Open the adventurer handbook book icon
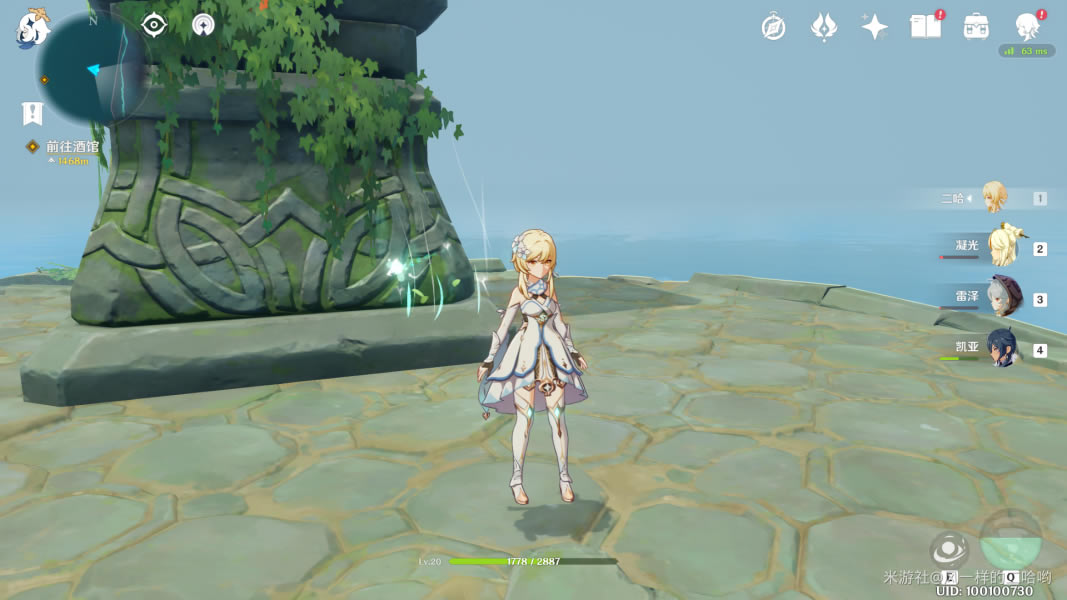The image size is (1067, 600). [x=925, y=27]
